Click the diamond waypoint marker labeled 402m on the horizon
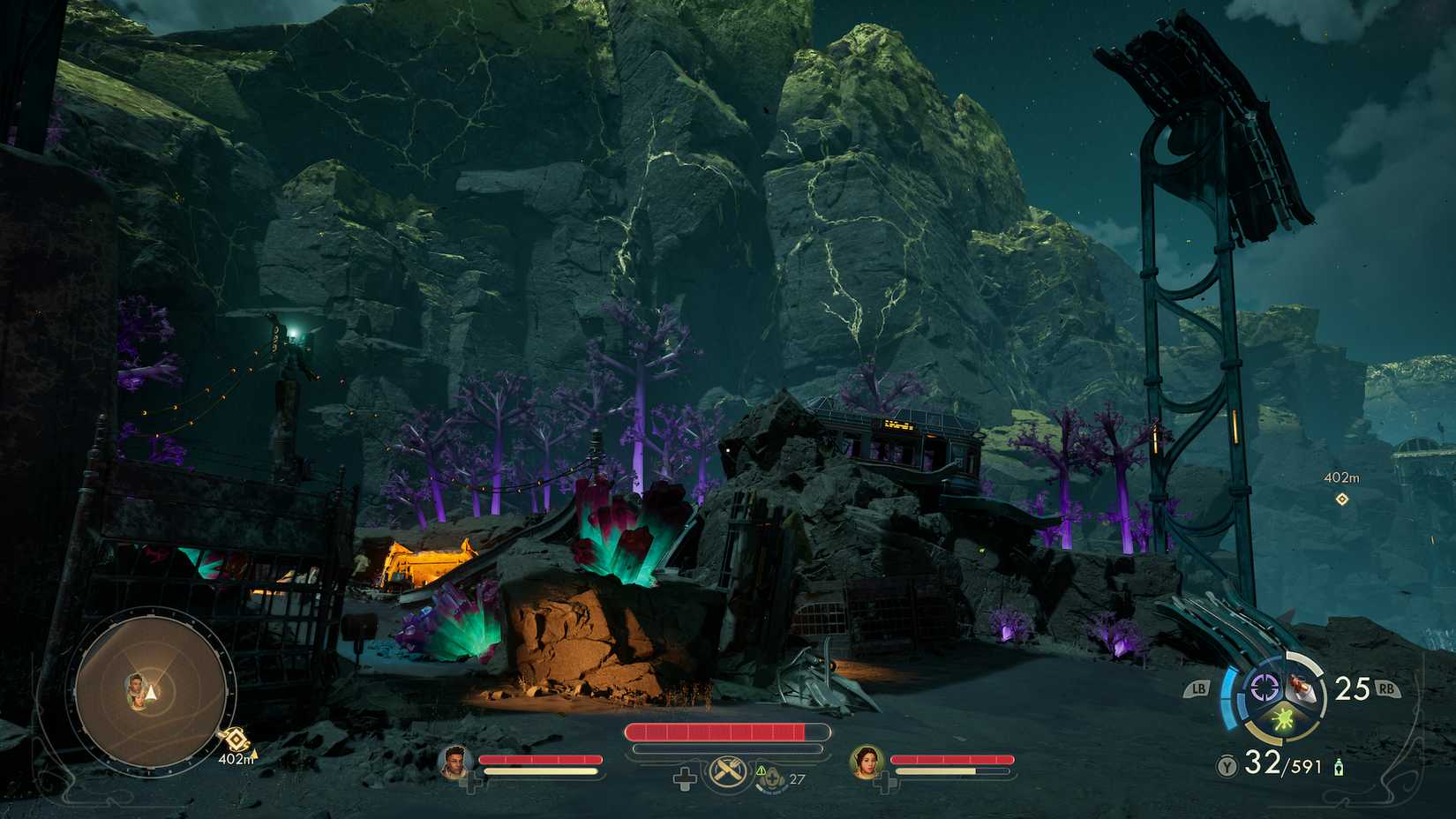 [1344, 500]
